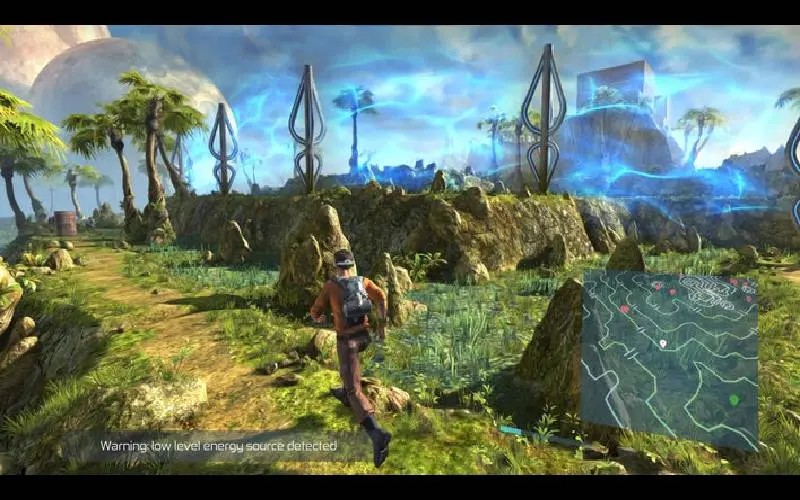Screen dimensions: 800x500
Task: Select the green marker on the minimap
Action: tap(733, 400)
